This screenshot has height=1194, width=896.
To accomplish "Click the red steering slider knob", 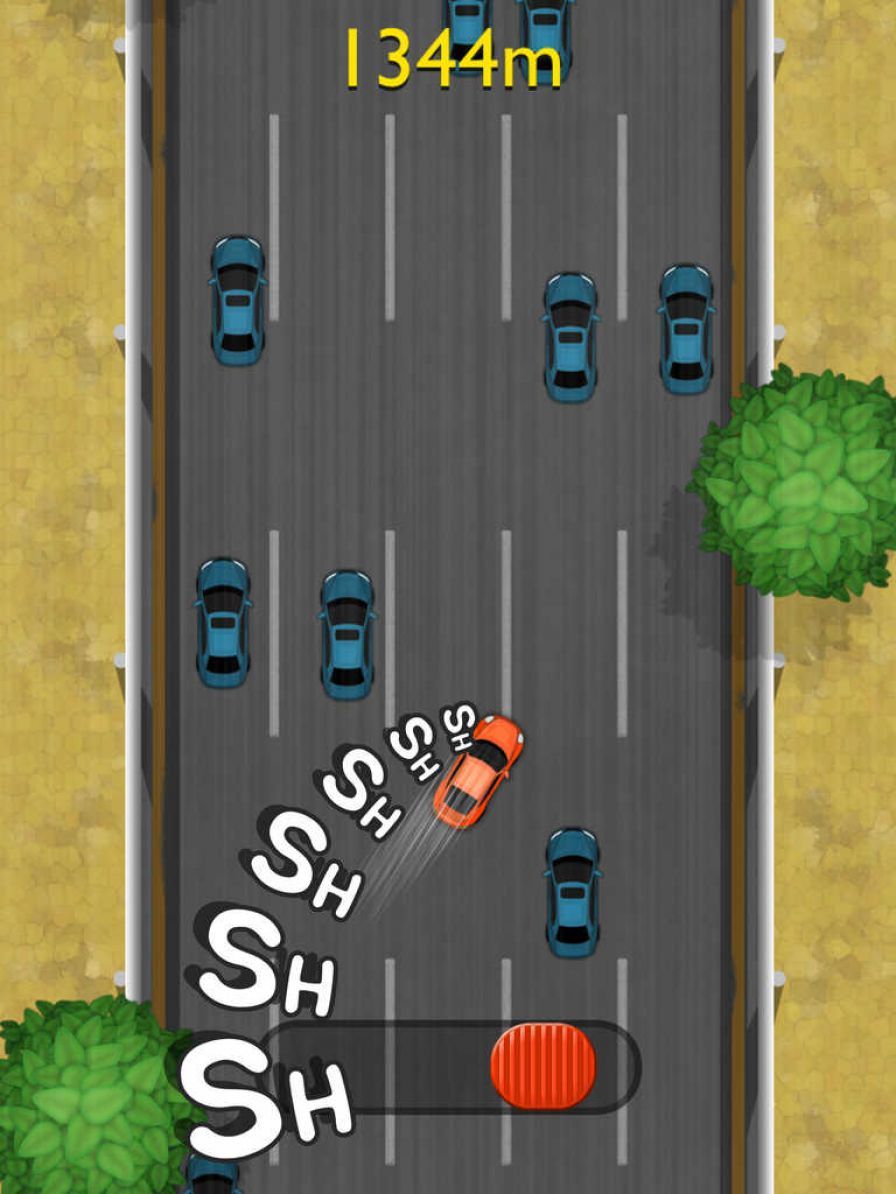I will (543, 1065).
